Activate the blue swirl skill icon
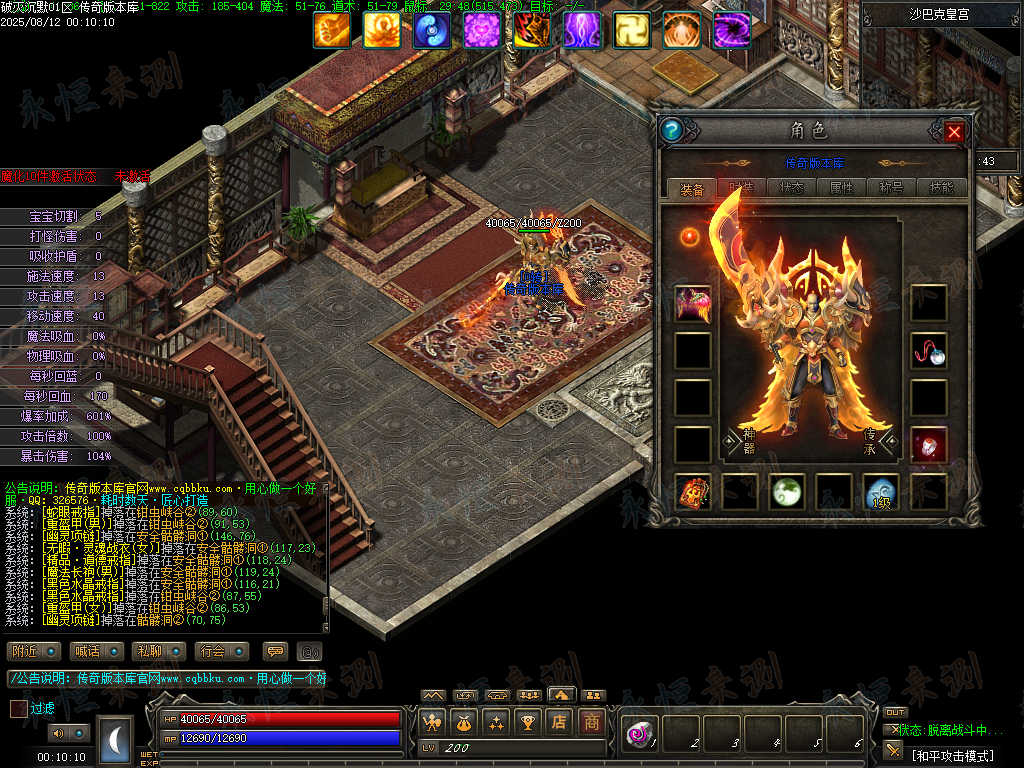 pyautogui.click(x=432, y=30)
